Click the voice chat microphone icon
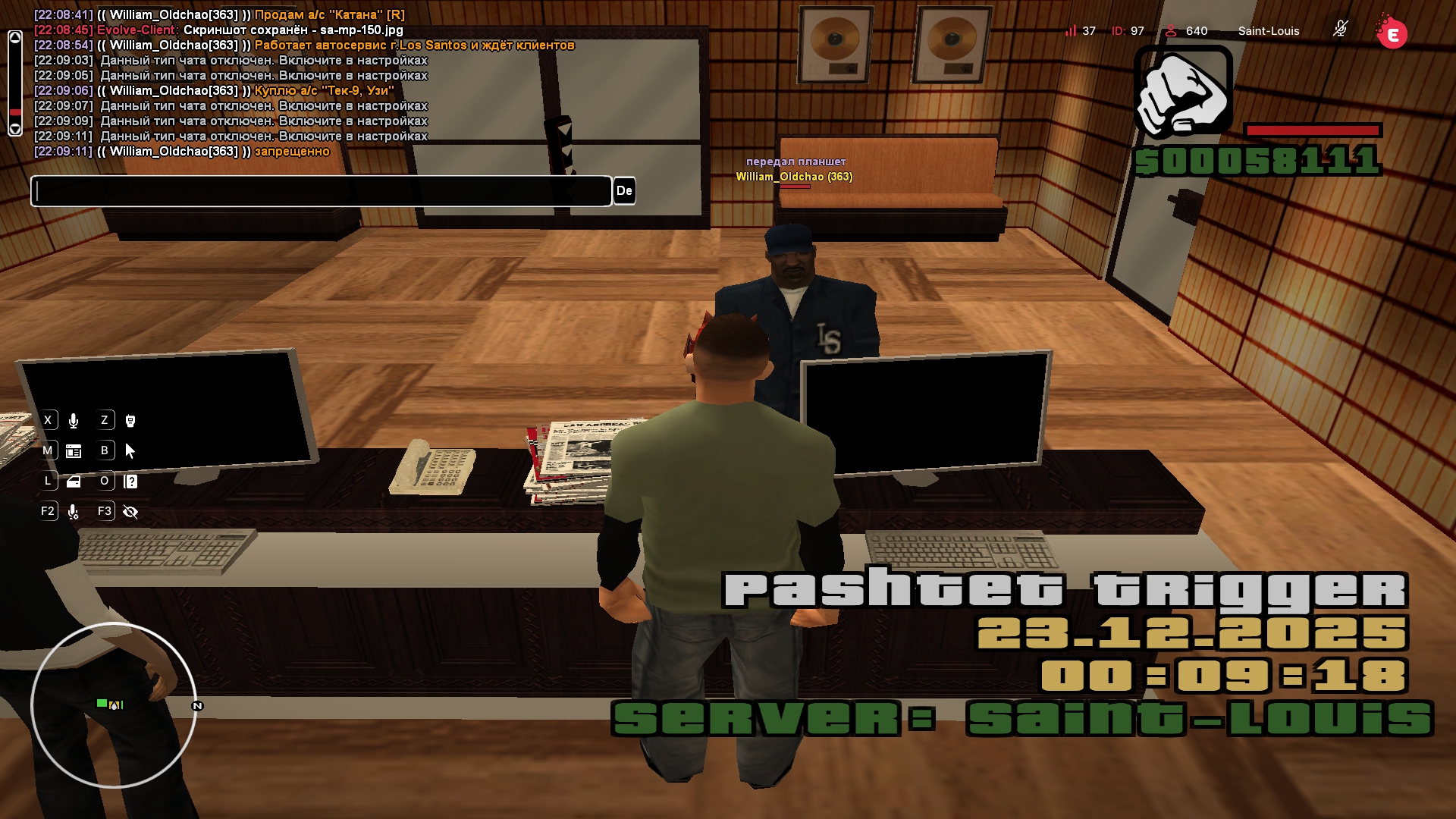 (74, 421)
